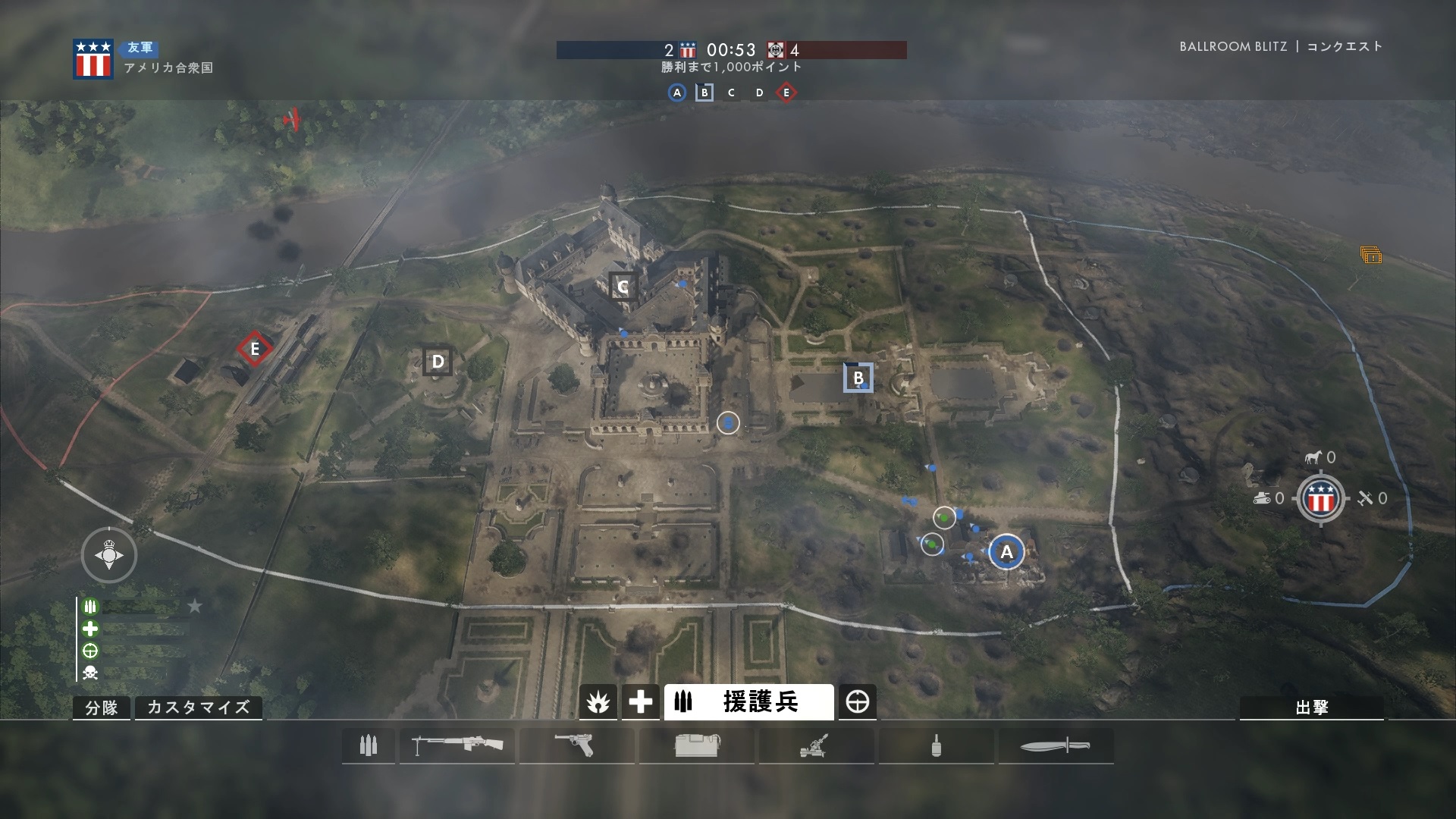
Task: Open the カスタマイズ customize screen
Action: point(198,708)
